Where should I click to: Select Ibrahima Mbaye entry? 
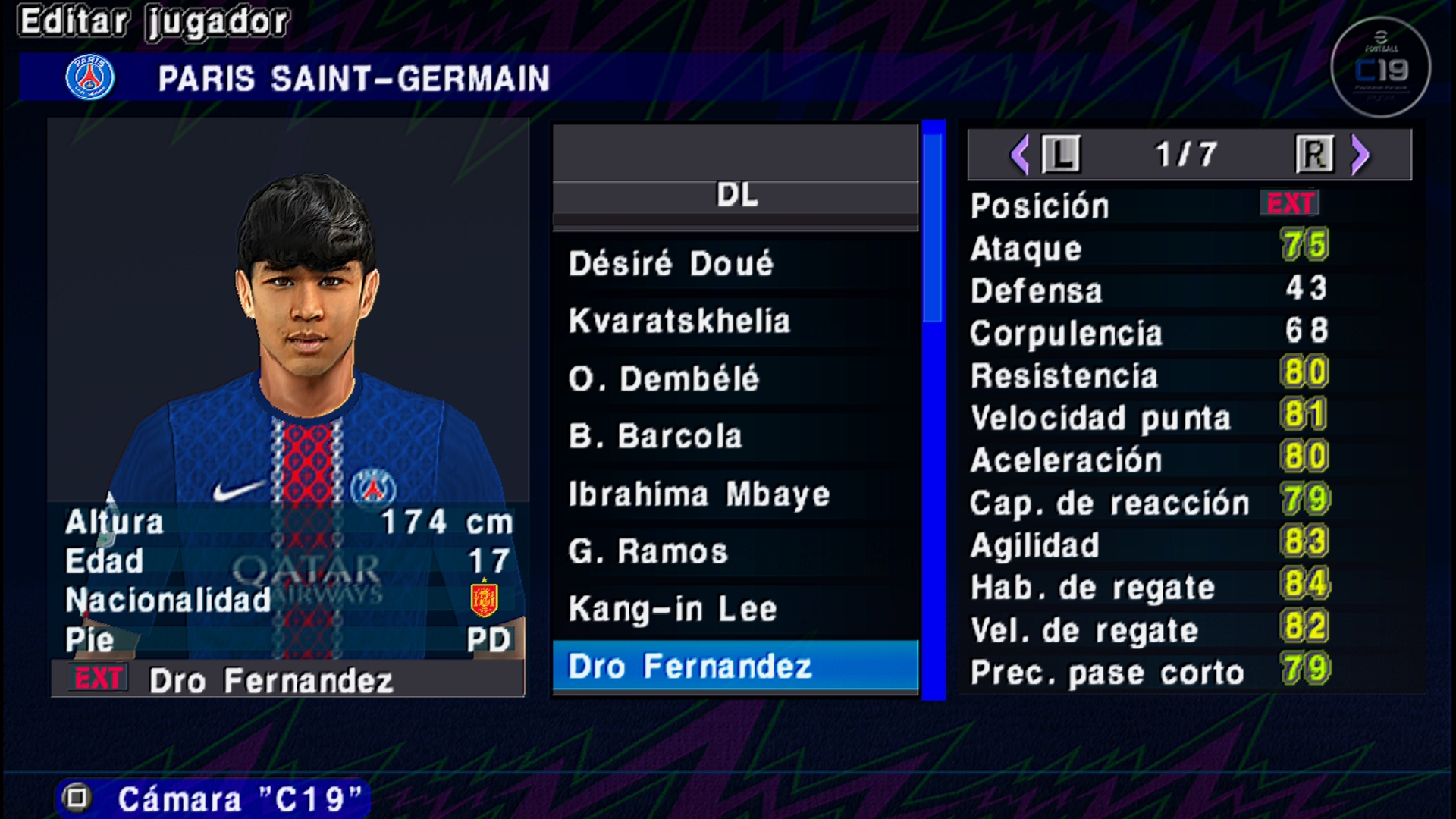point(734,494)
